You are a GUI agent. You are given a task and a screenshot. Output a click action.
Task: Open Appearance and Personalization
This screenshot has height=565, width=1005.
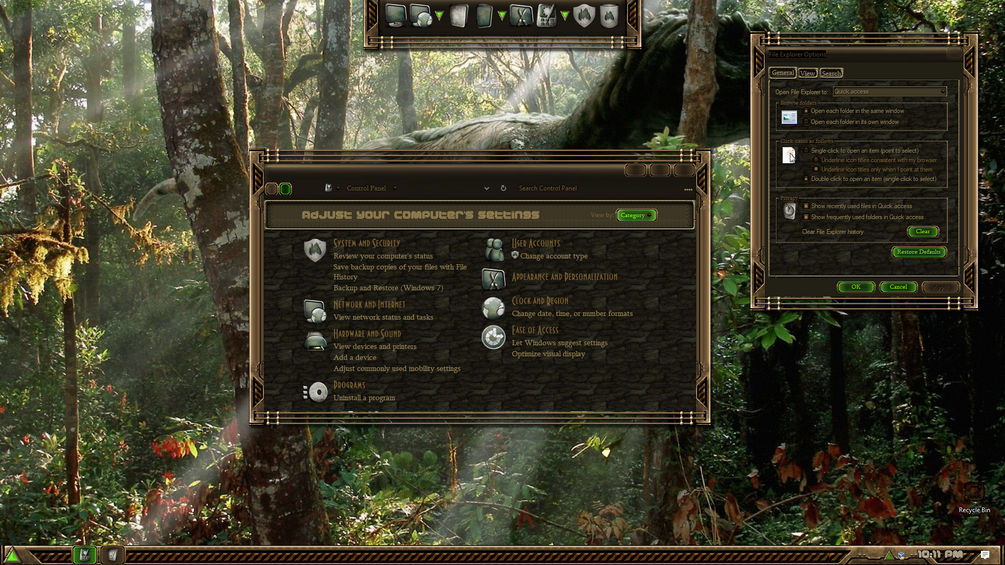pyautogui.click(x=564, y=277)
